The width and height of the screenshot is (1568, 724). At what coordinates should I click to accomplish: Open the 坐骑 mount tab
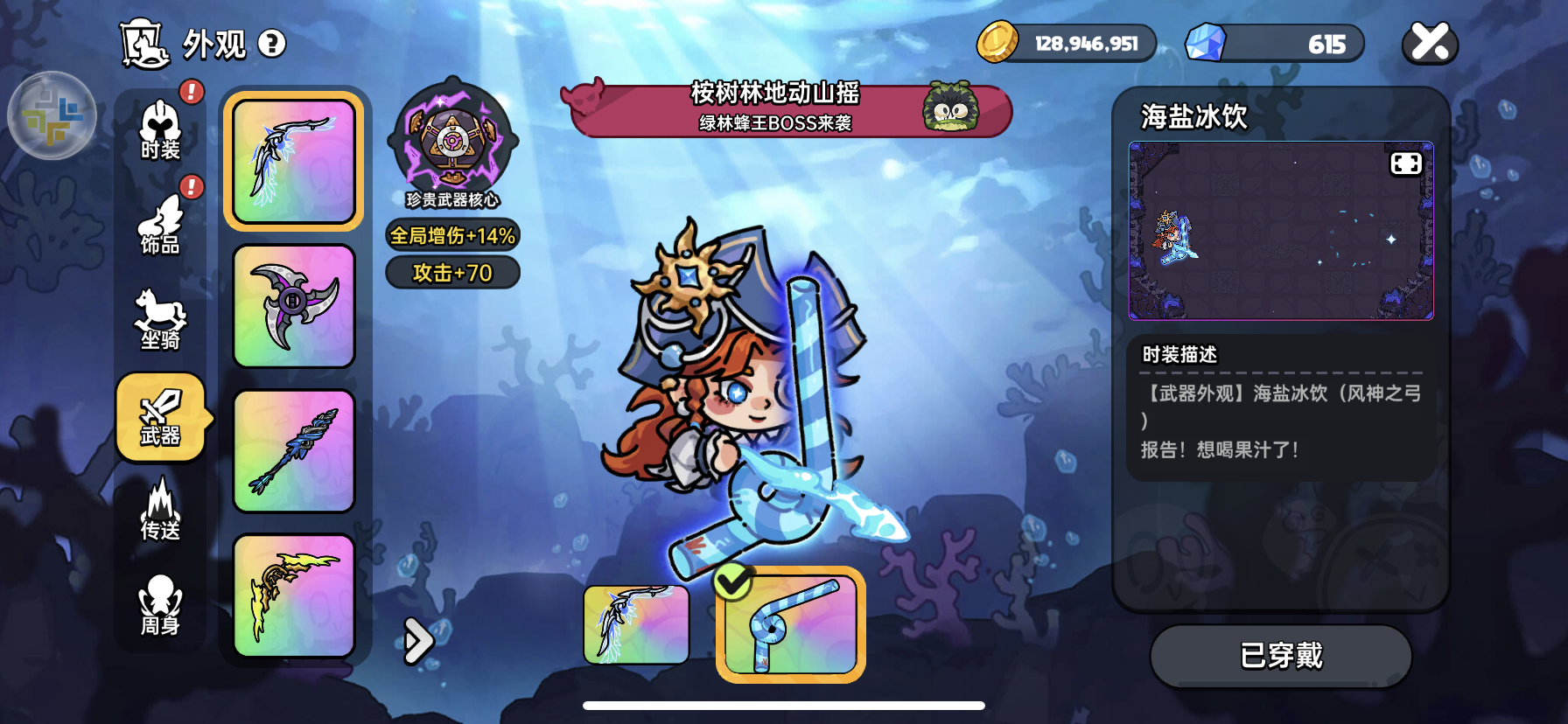point(160,320)
